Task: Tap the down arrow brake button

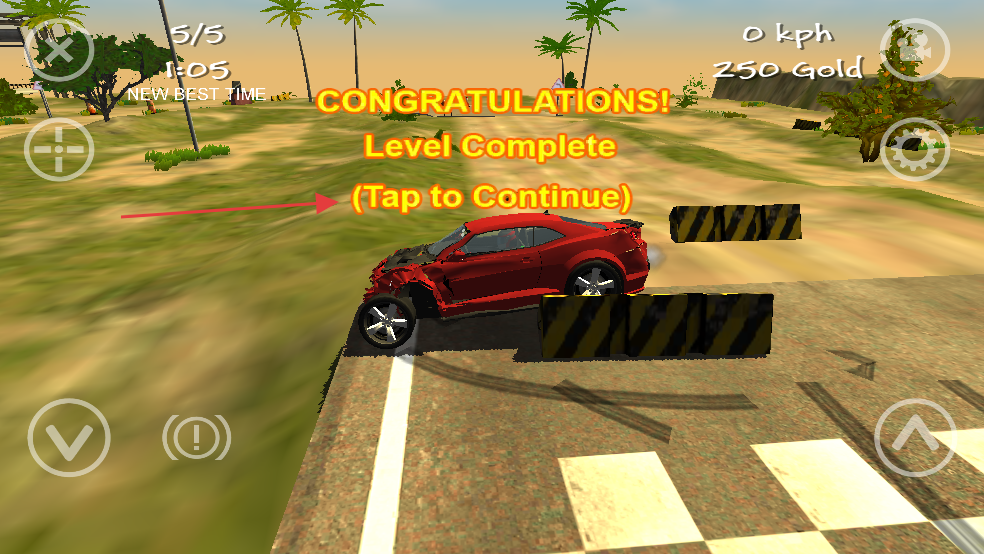Action: 67,437
